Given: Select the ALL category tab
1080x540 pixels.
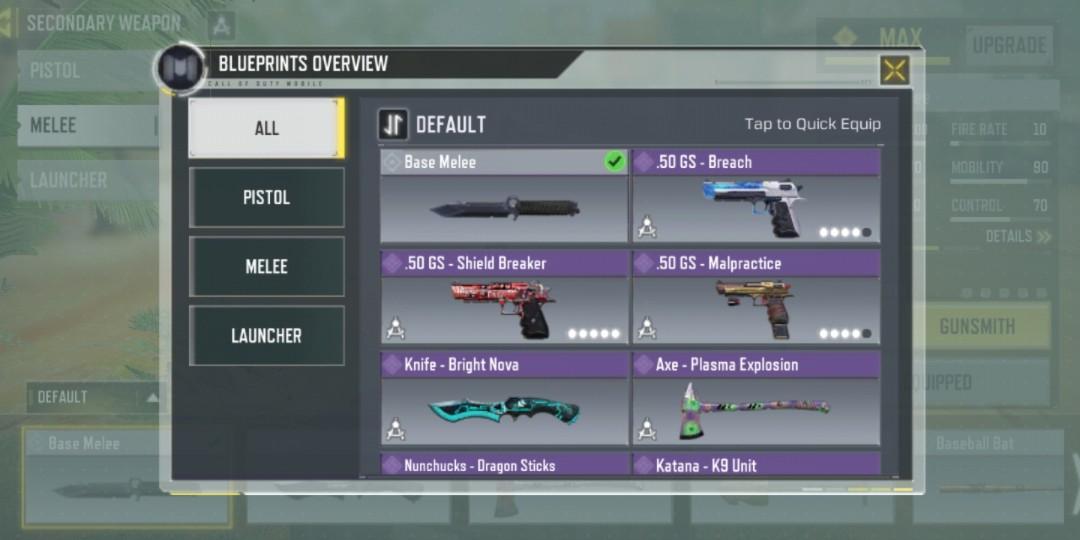Looking at the screenshot, I should (266, 128).
